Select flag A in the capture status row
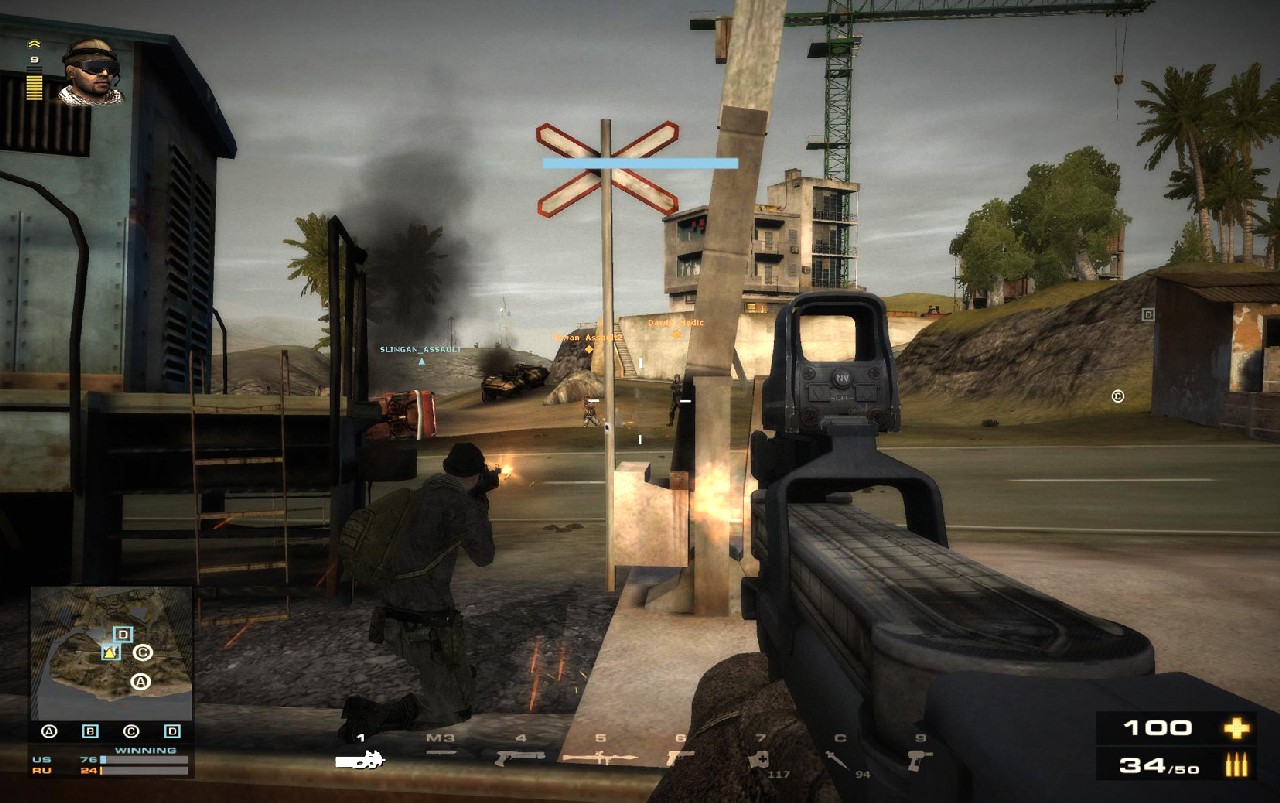 (x=49, y=732)
